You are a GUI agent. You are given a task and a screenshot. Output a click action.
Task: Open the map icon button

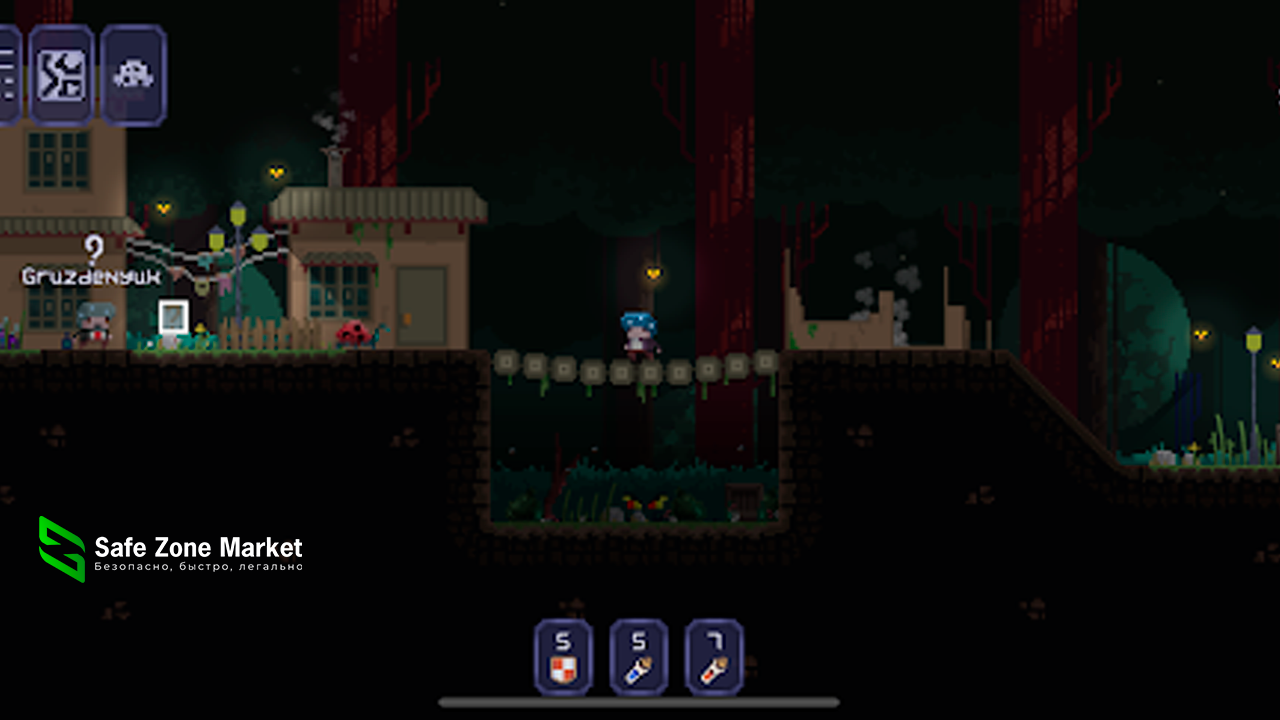tap(61, 75)
